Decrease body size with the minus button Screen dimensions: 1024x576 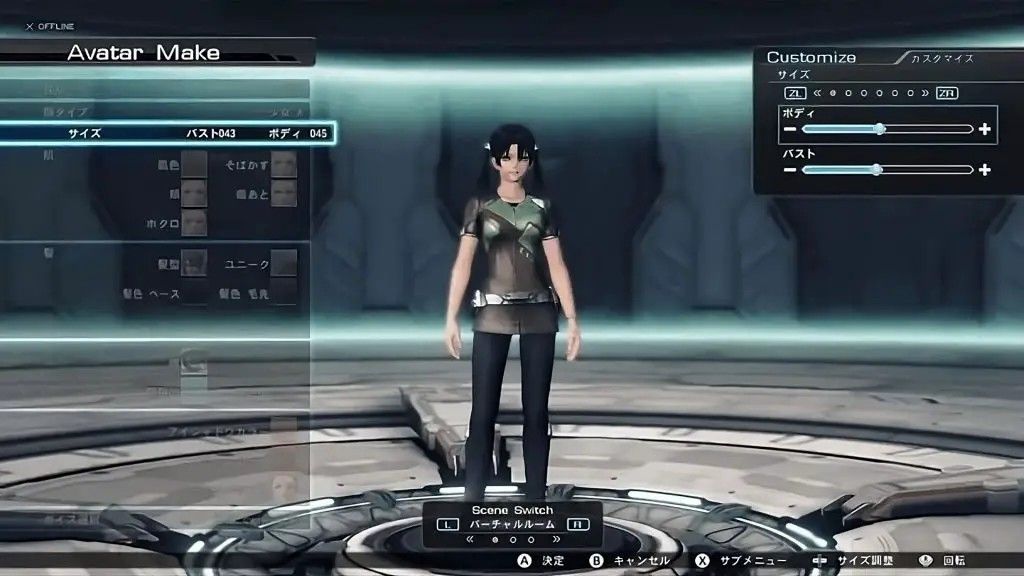[x=790, y=129]
